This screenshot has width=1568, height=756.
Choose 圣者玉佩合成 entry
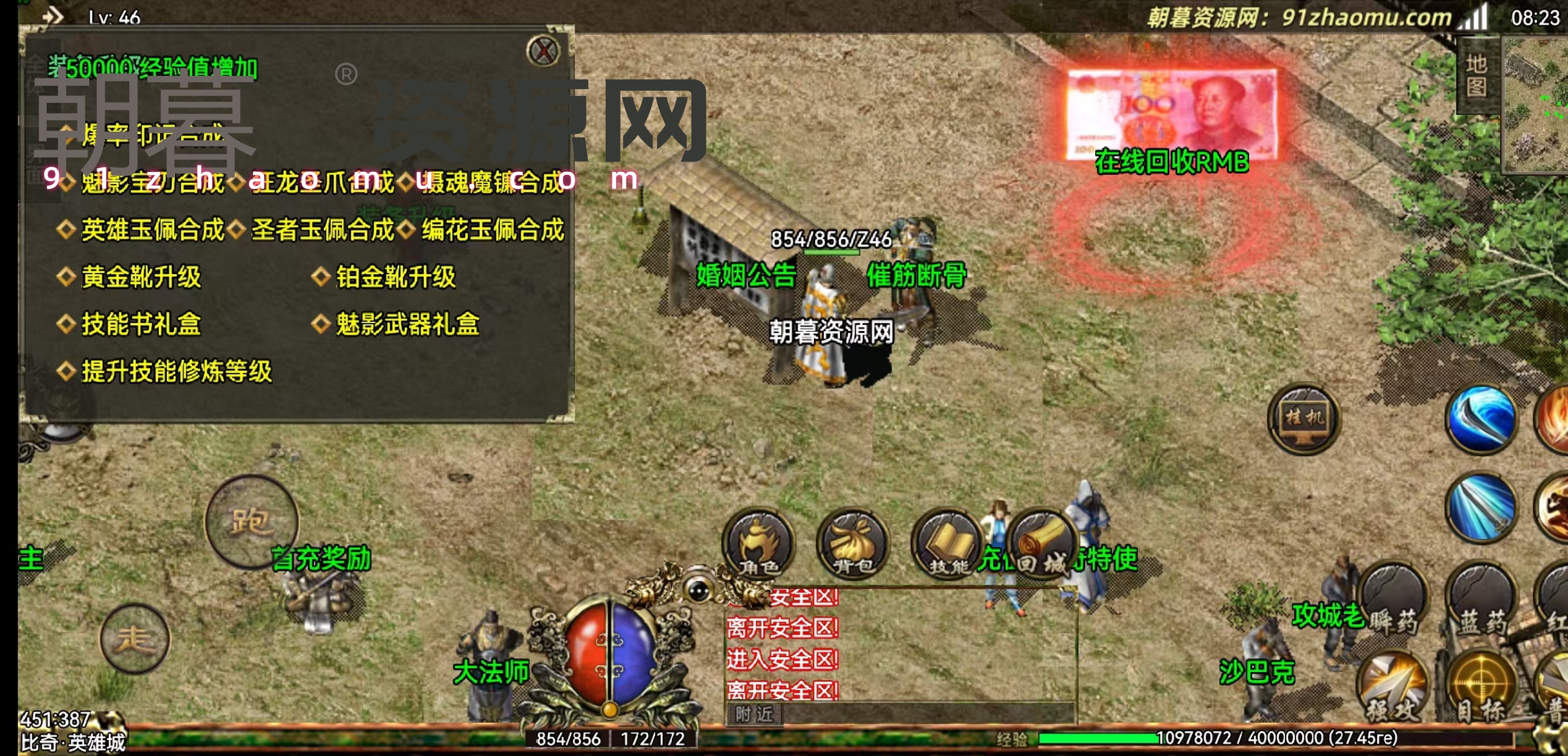[323, 230]
